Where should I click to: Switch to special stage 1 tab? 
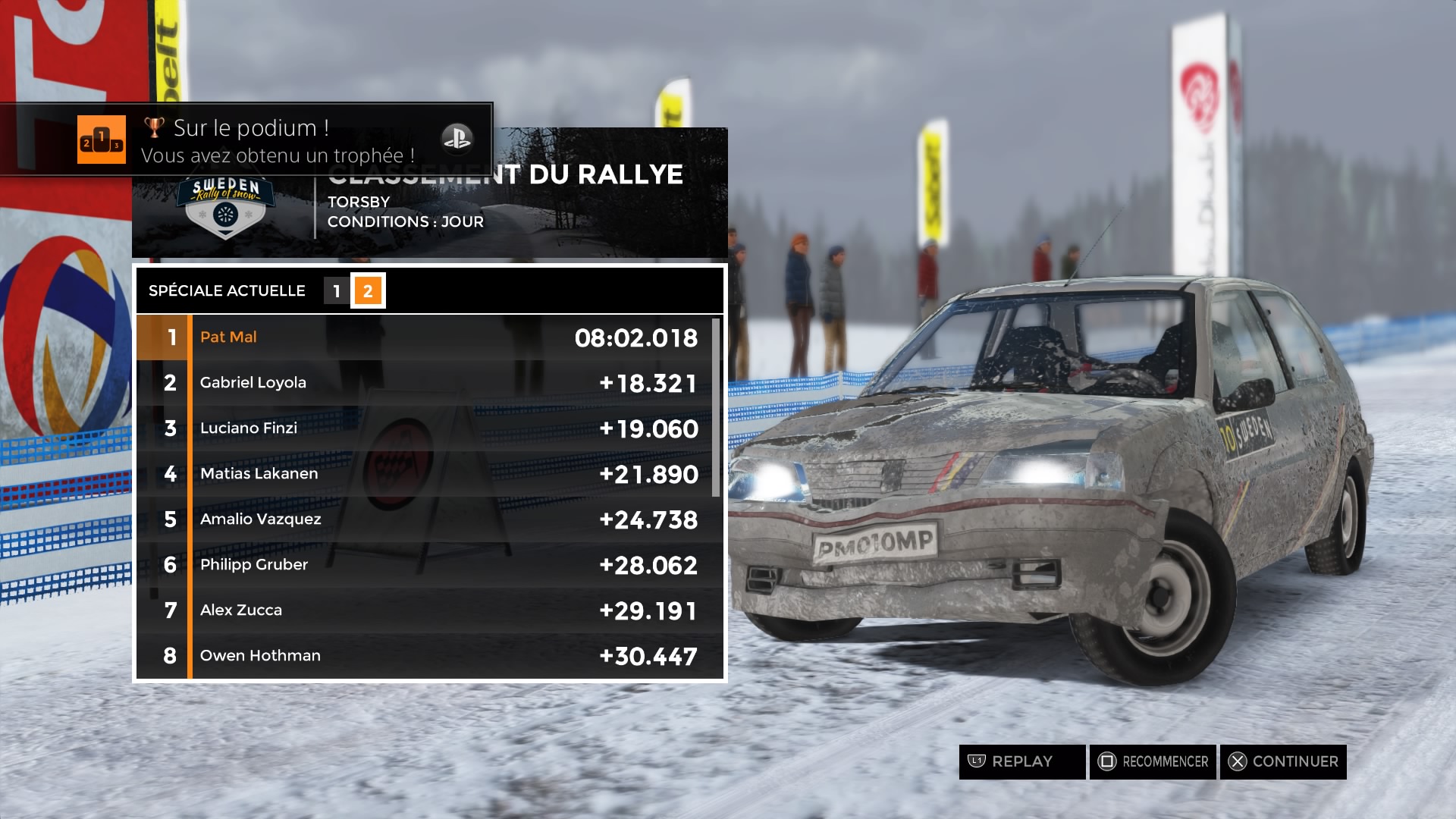(337, 291)
